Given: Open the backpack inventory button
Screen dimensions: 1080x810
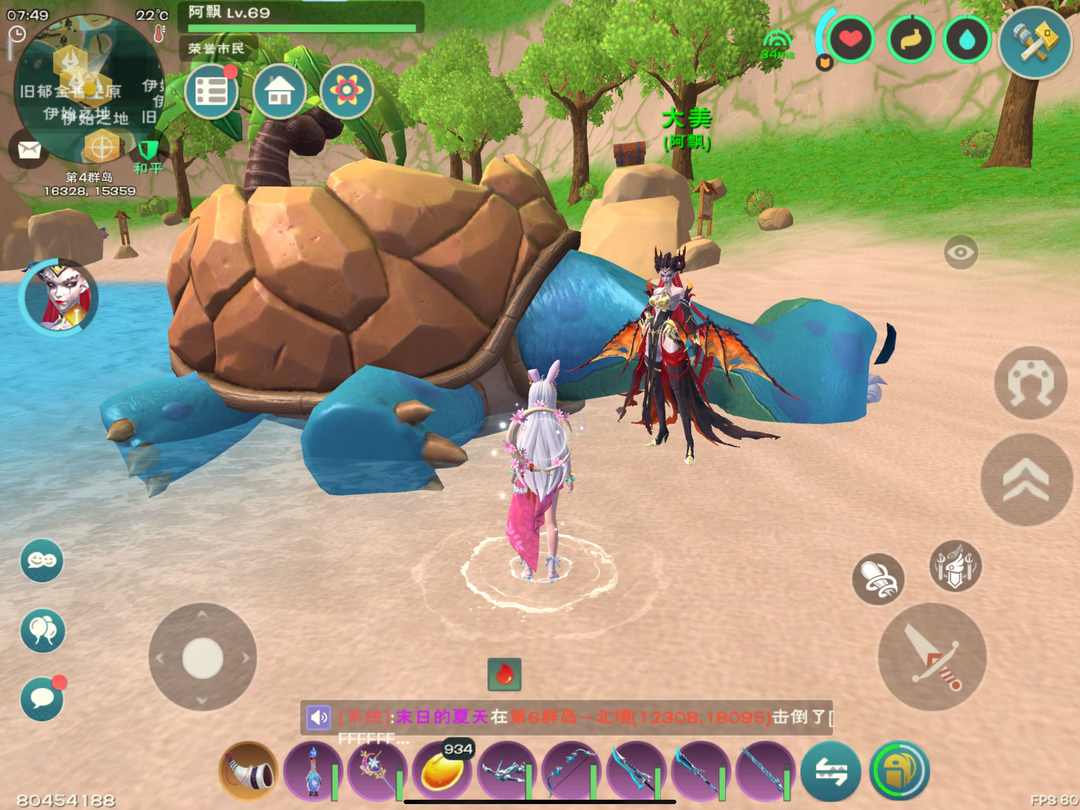Looking at the screenshot, I should click(899, 771).
